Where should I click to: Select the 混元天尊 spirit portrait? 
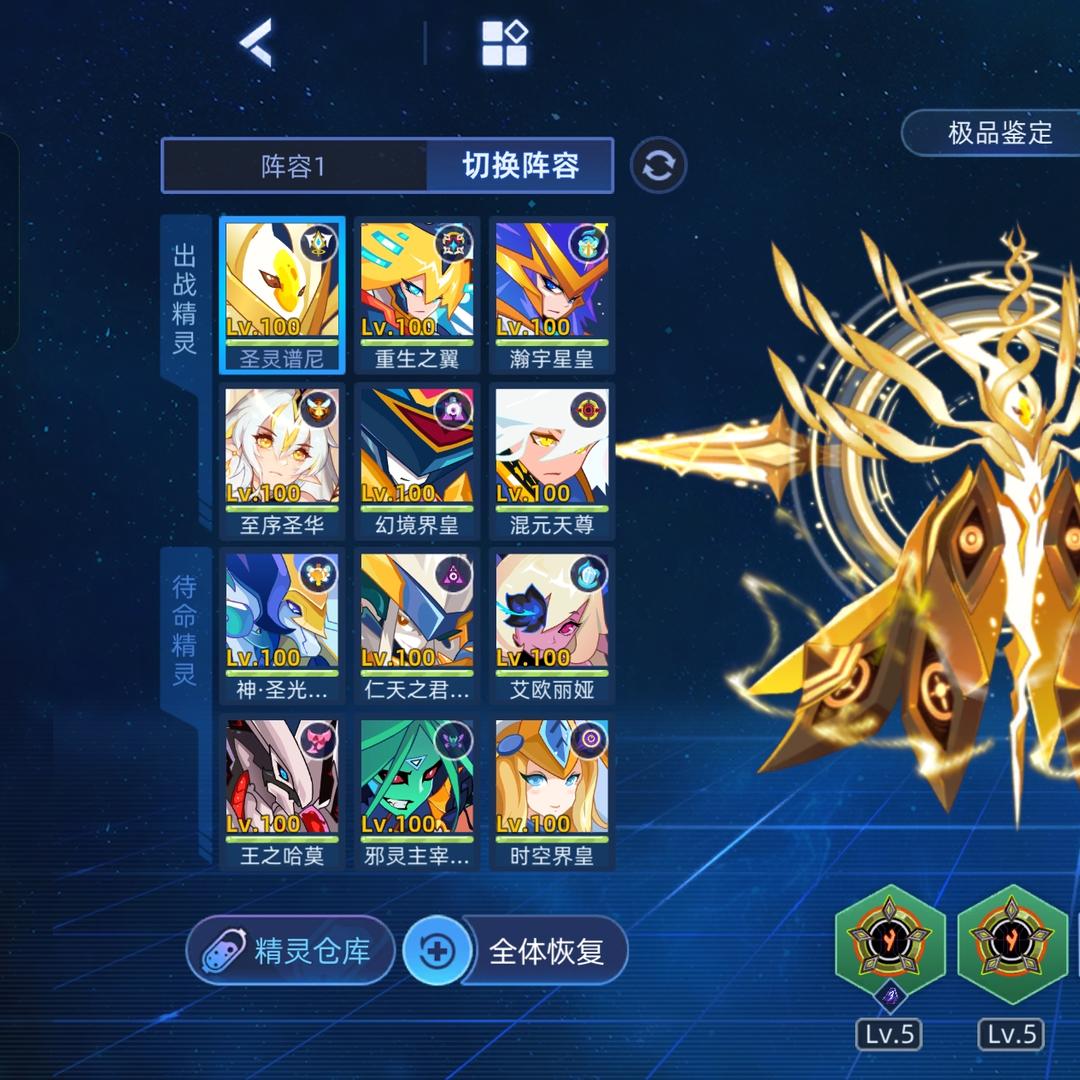[x=552, y=461]
